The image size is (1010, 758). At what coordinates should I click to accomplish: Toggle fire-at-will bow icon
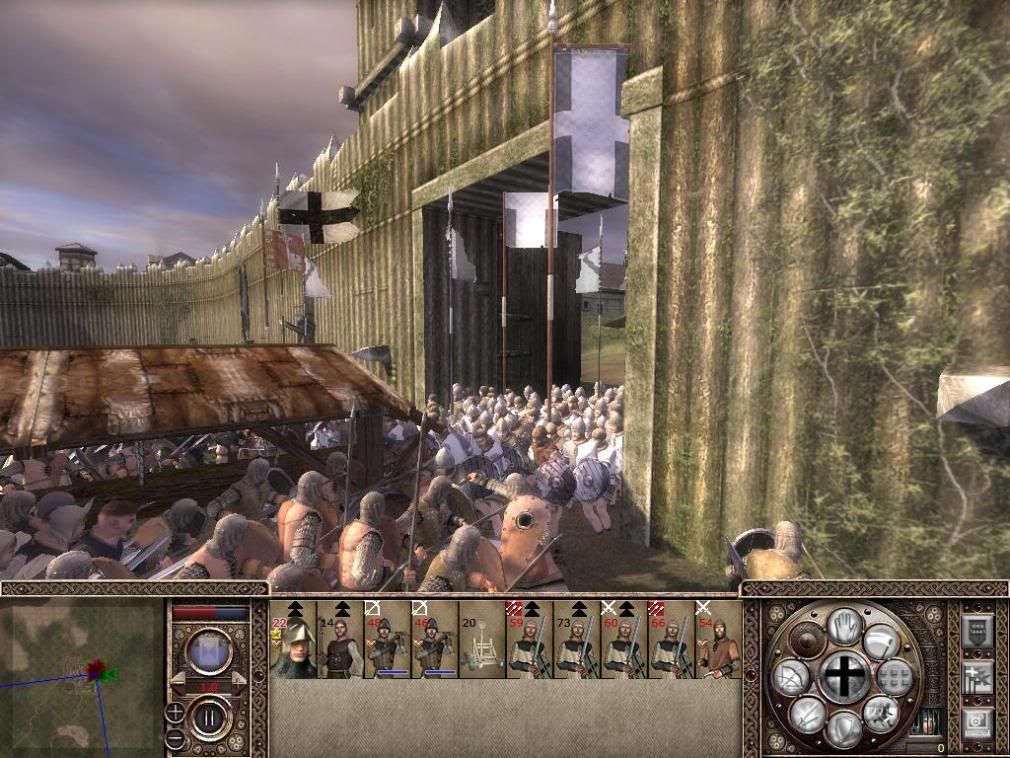790,678
